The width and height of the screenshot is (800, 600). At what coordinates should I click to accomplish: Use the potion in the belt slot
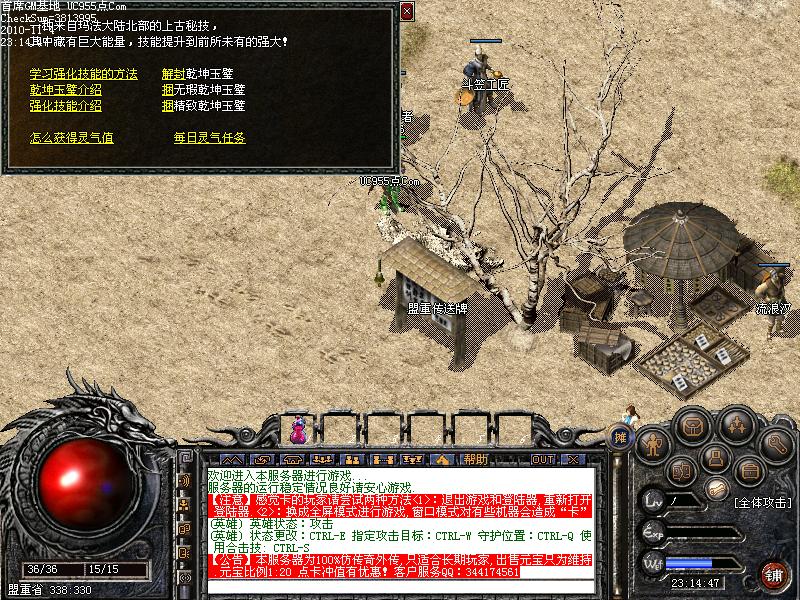tap(297, 432)
